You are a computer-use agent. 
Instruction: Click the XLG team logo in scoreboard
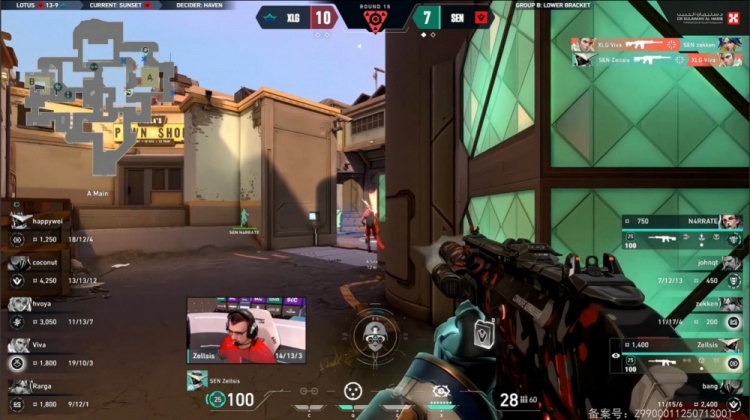click(x=270, y=17)
